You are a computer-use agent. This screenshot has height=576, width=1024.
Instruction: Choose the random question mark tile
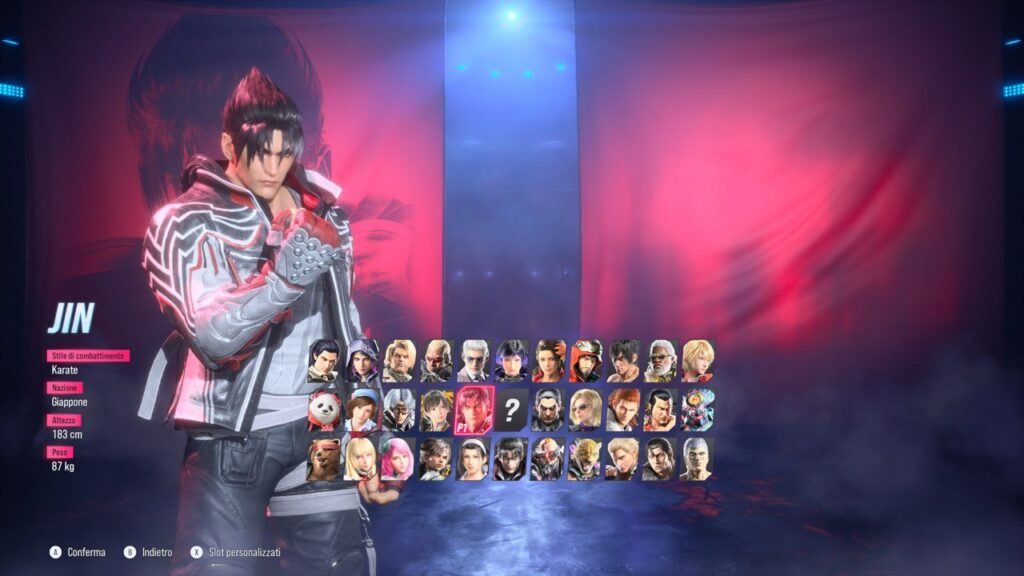pyautogui.click(x=511, y=409)
